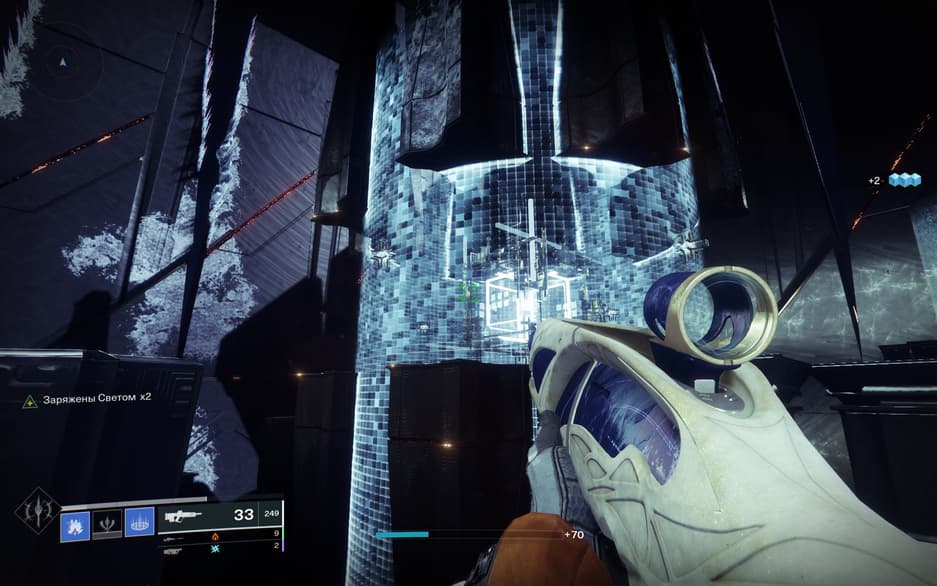Click the Charged with Light buff icon

(30, 401)
